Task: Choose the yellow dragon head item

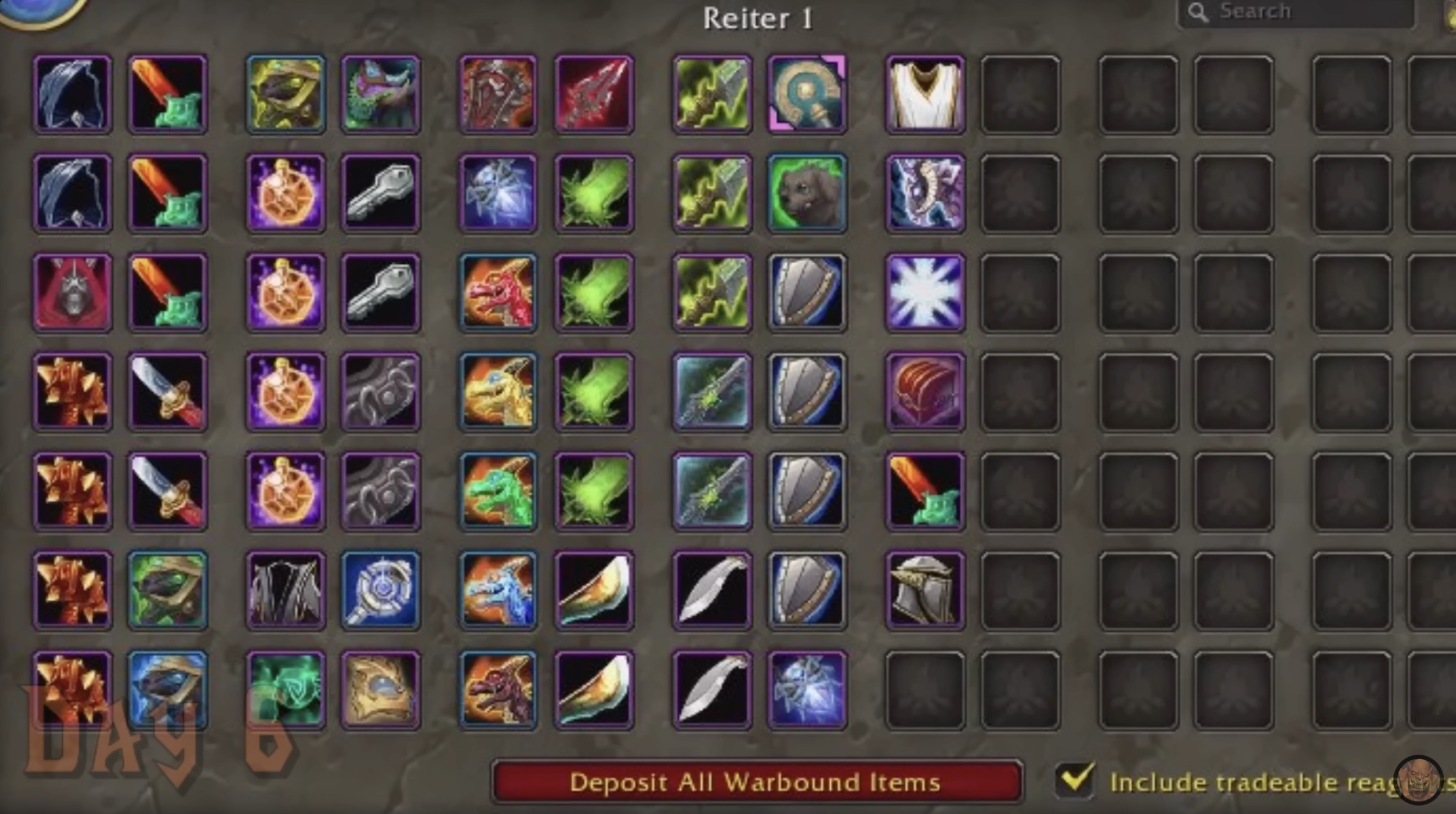Action: (498, 391)
